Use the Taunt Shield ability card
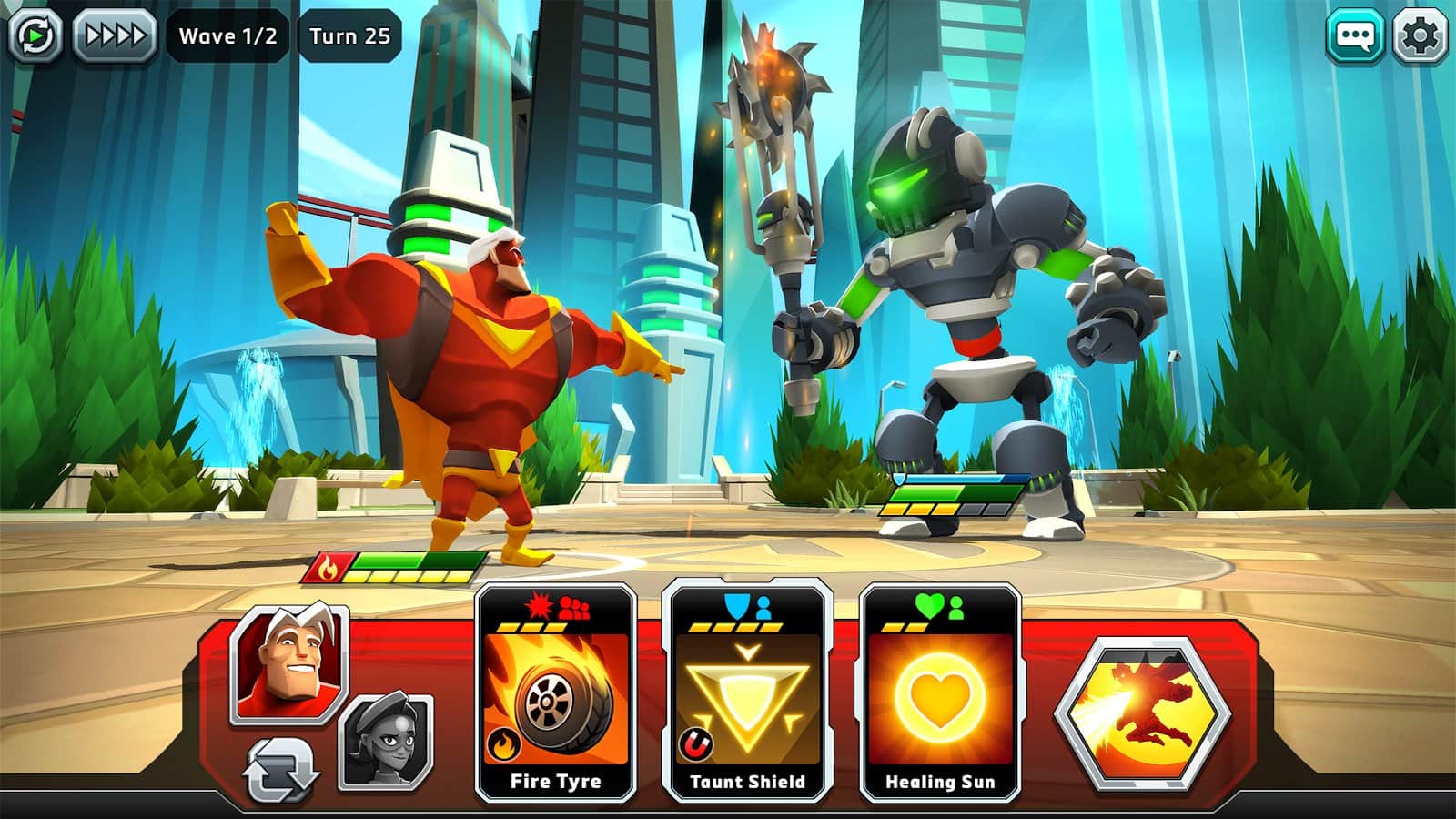The height and width of the screenshot is (819, 1456). pyautogui.click(x=747, y=693)
